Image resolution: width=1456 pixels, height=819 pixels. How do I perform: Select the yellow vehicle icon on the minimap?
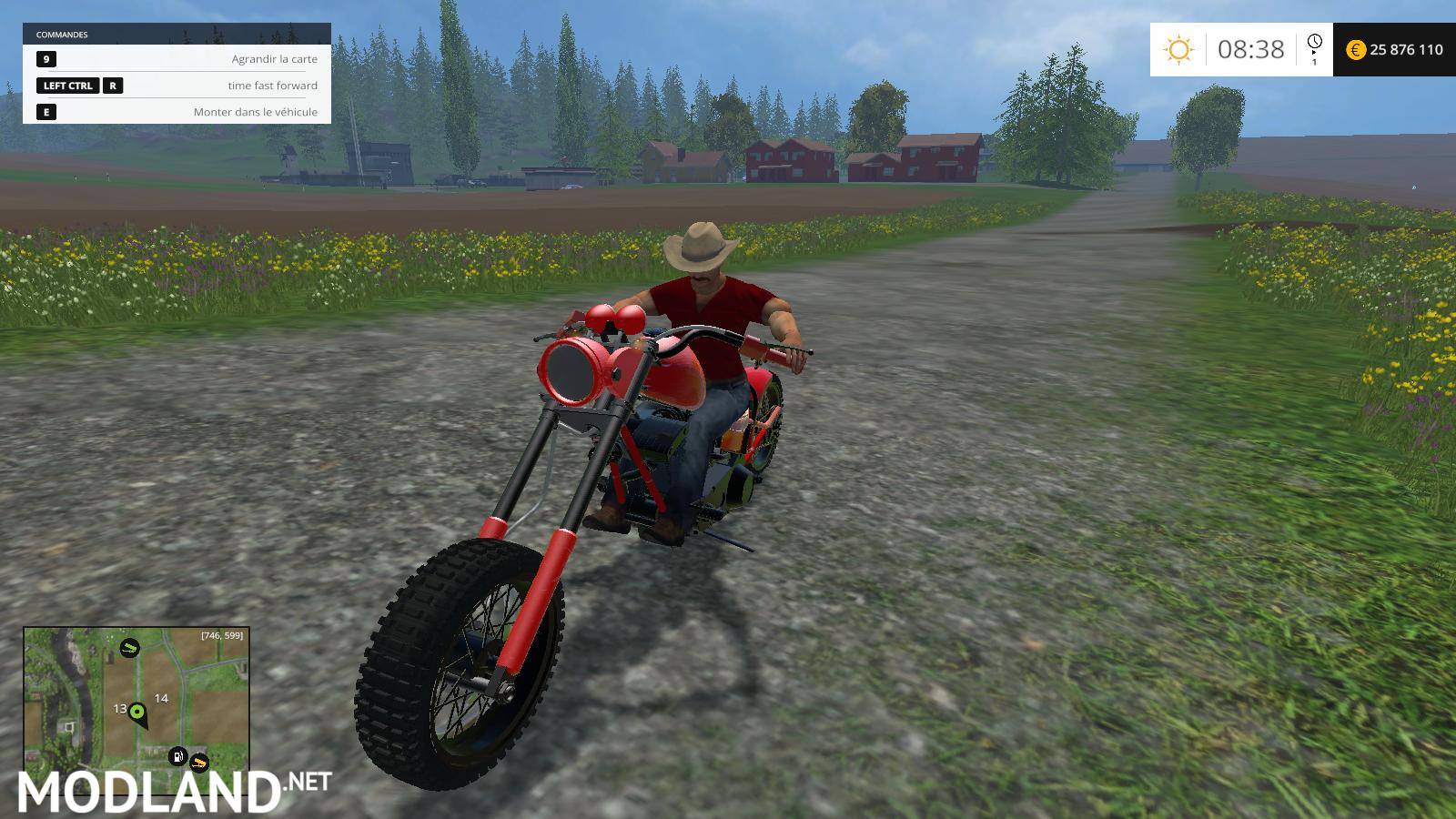click(x=199, y=763)
